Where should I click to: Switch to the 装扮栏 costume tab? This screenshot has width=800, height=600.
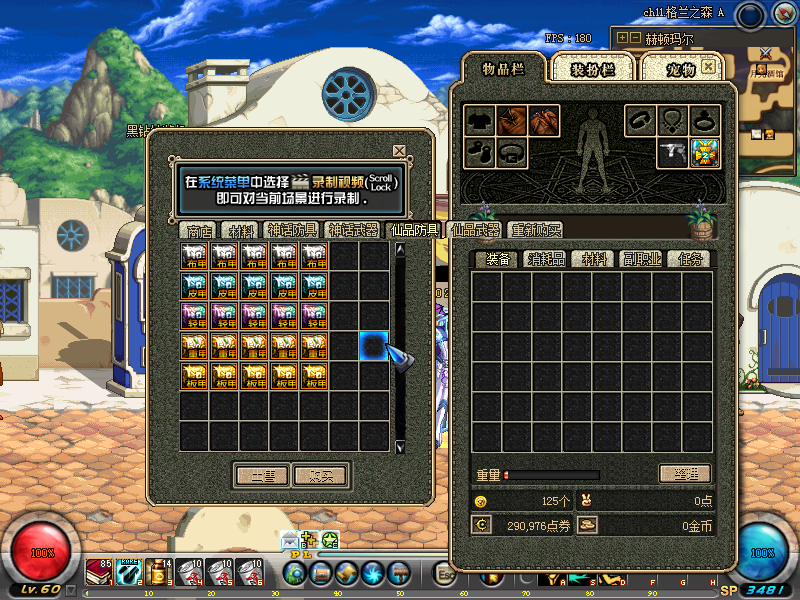tap(592, 69)
